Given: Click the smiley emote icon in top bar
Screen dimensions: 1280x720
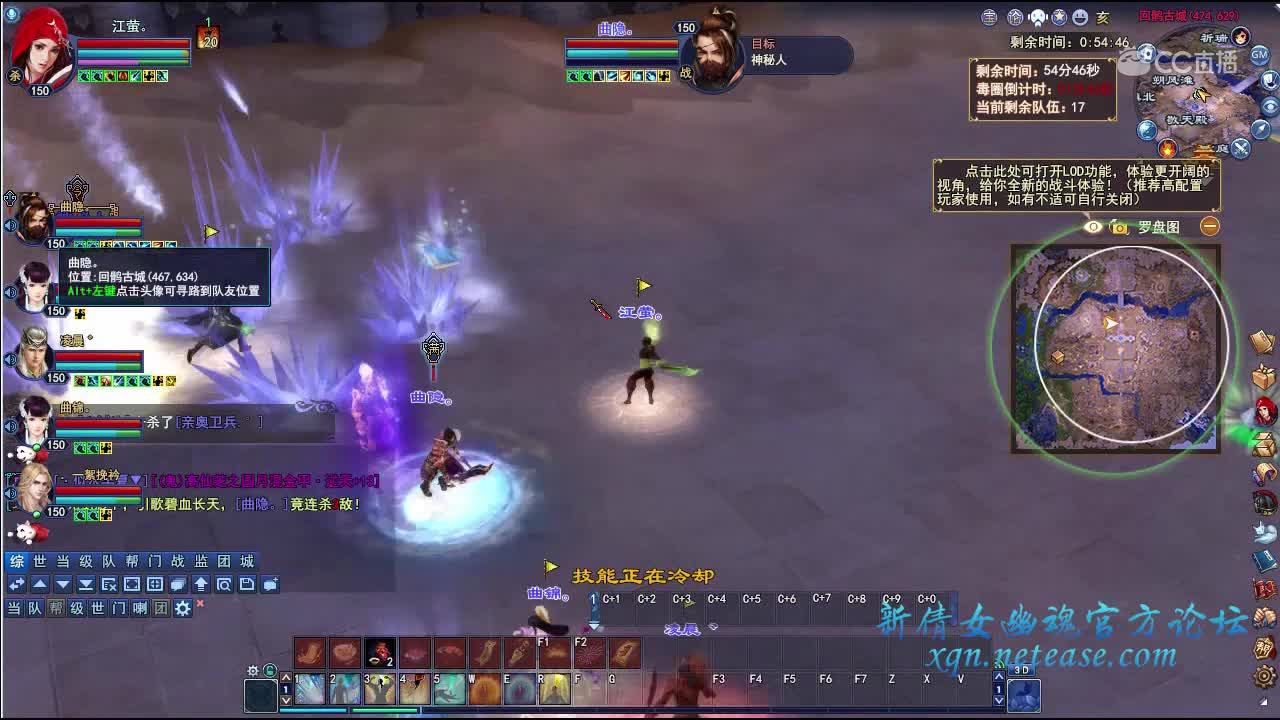Looking at the screenshot, I should (1080, 17).
